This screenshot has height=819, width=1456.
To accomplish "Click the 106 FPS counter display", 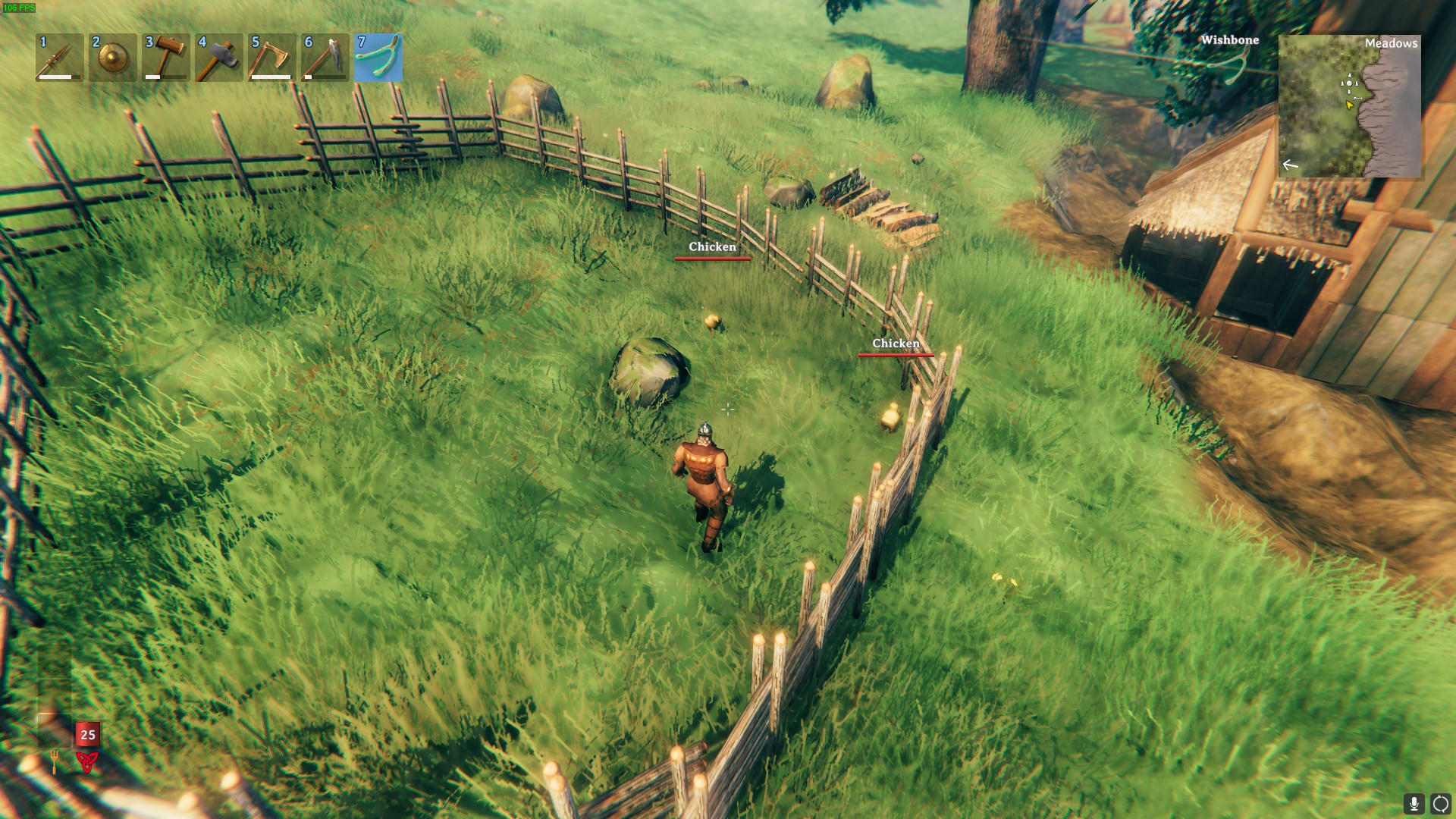I will click(x=20, y=8).
